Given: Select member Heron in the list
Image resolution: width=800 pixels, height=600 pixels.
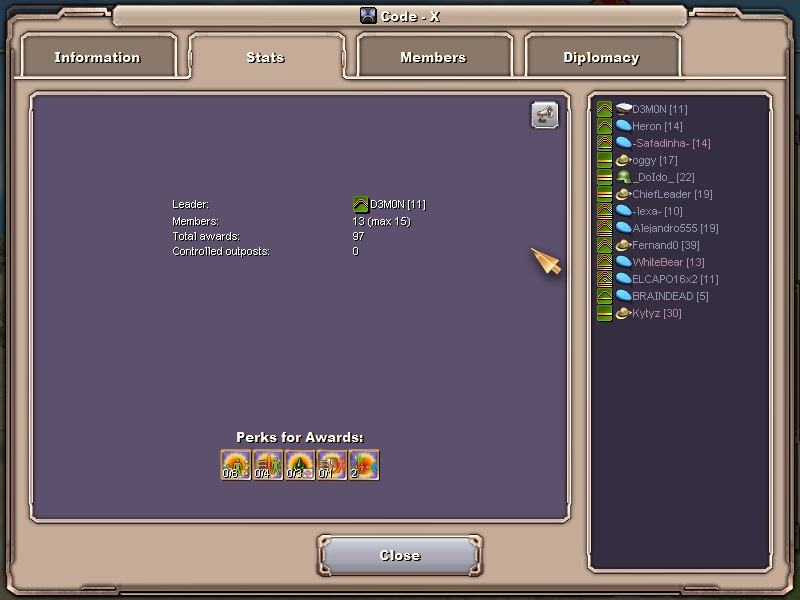Looking at the screenshot, I should [656, 126].
